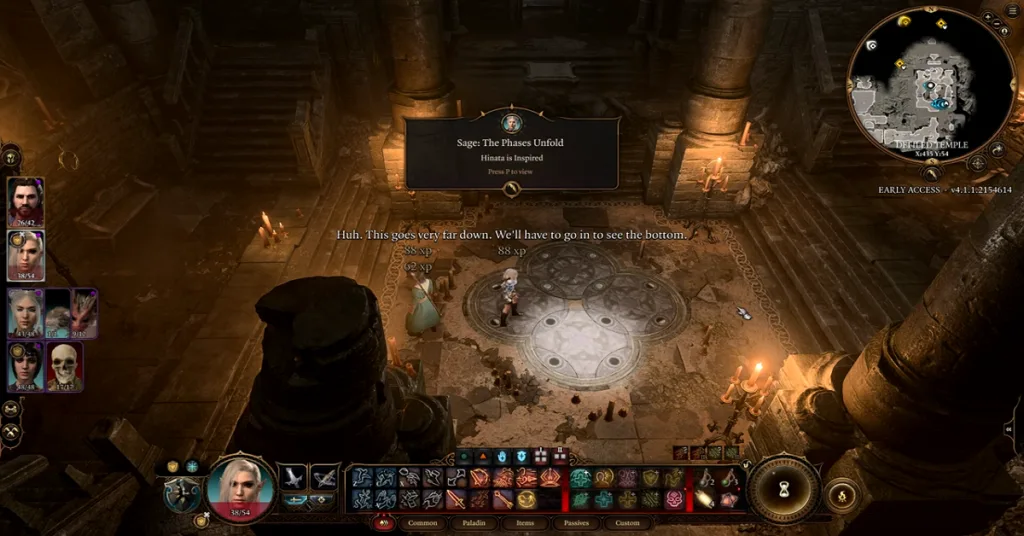The width and height of the screenshot is (1024, 536).
Task: Select the dark-haired woman party portrait
Action: coord(25,366)
